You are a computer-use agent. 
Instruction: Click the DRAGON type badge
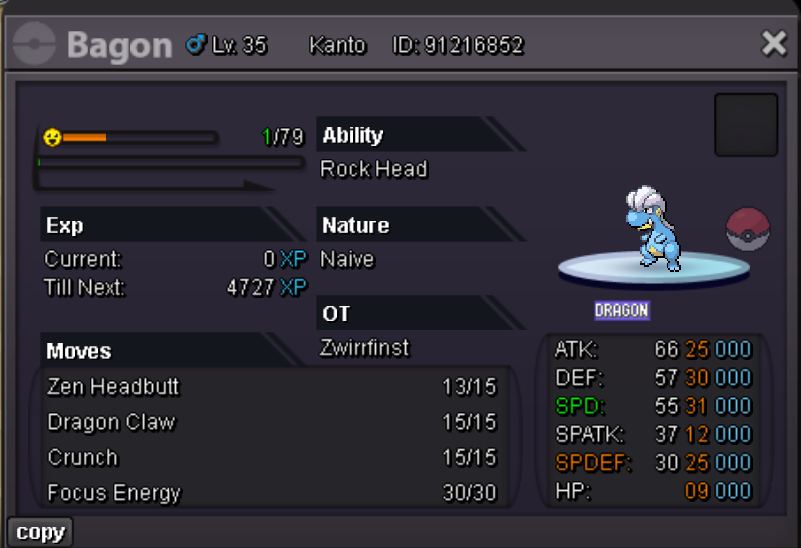coord(621,310)
